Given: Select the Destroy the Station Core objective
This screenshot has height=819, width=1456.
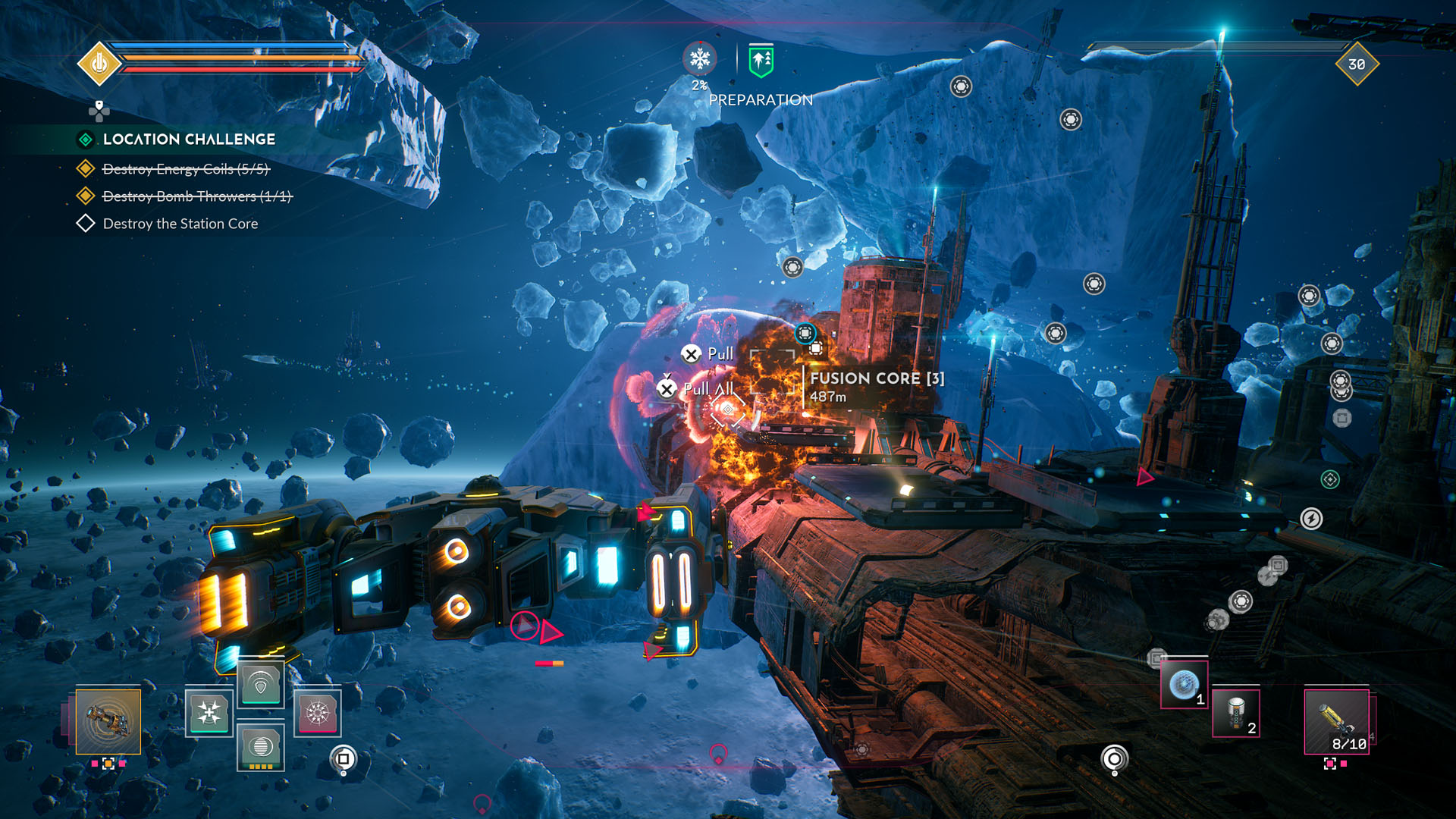Looking at the screenshot, I should pos(180,224).
